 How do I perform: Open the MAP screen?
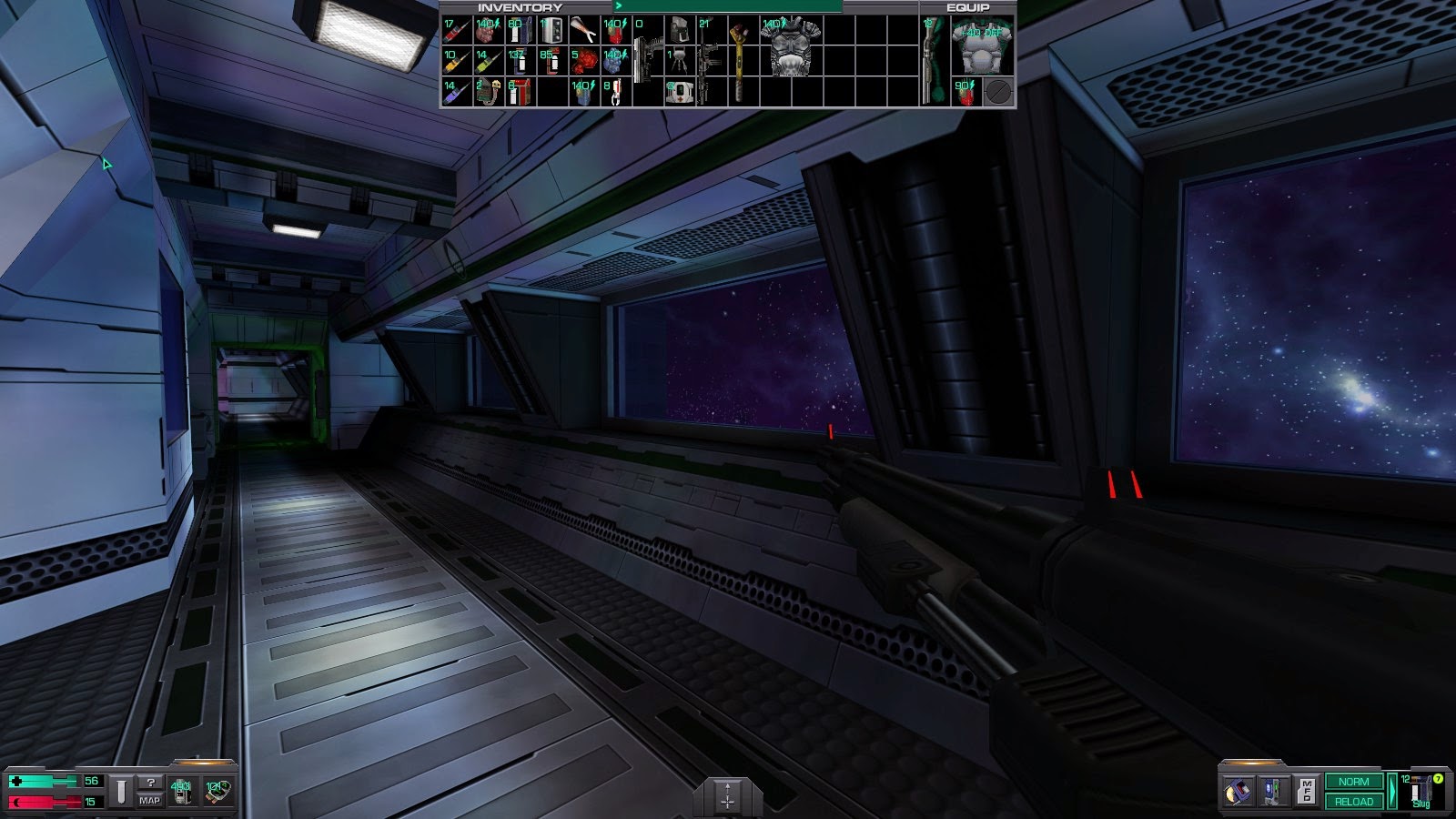150,800
